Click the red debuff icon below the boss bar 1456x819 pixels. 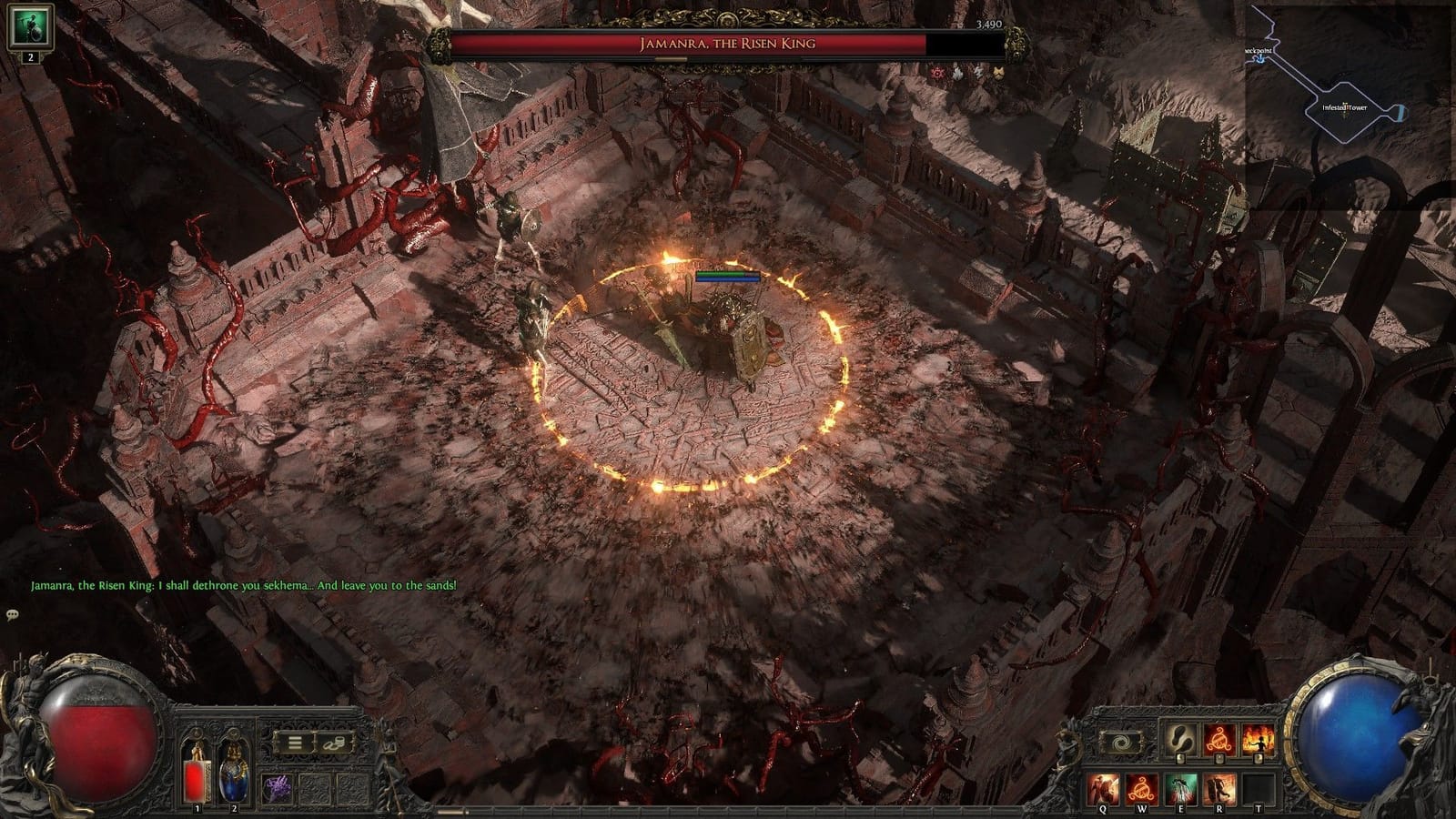click(937, 73)
